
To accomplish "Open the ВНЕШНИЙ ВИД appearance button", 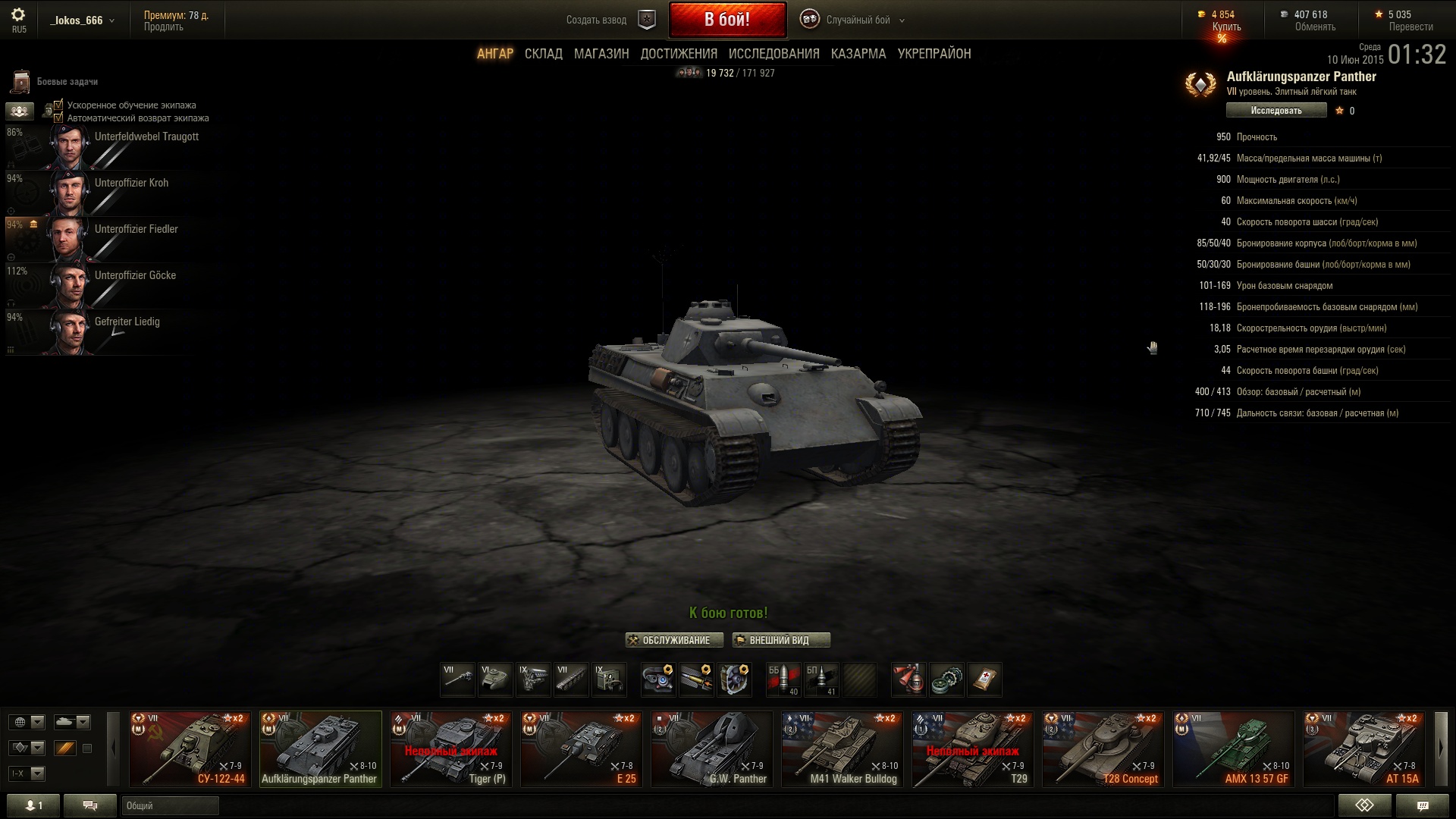I will point(781,640).
